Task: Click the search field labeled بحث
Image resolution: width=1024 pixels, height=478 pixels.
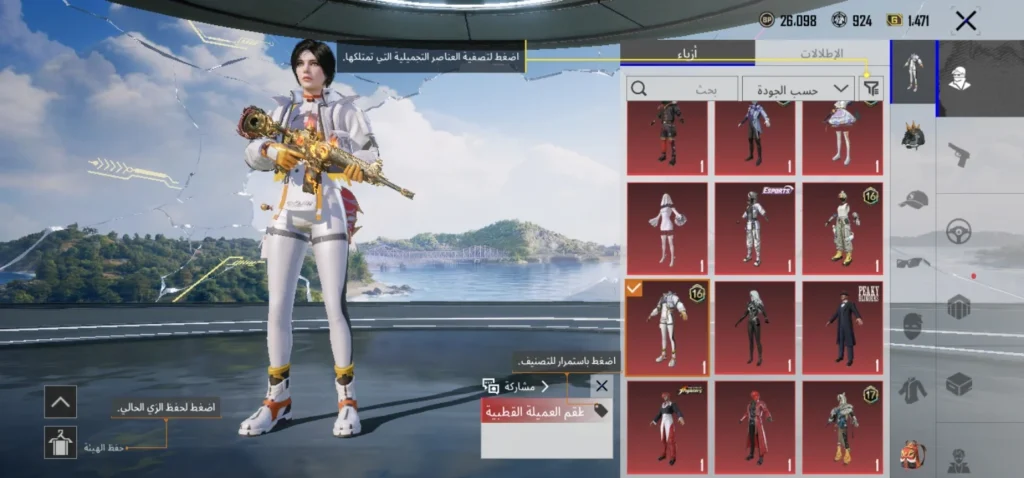Action: [682, 89]
